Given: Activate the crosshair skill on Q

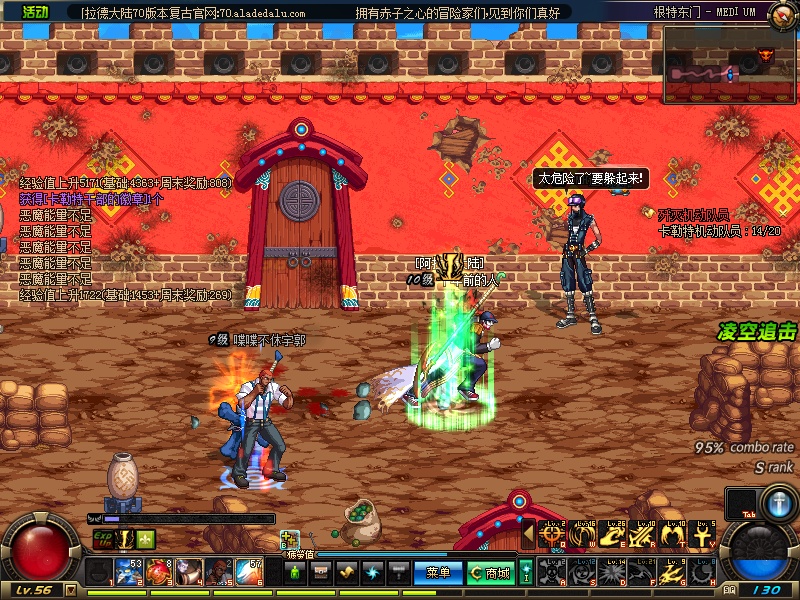Looking at the screenshot, I should [551, 535].
